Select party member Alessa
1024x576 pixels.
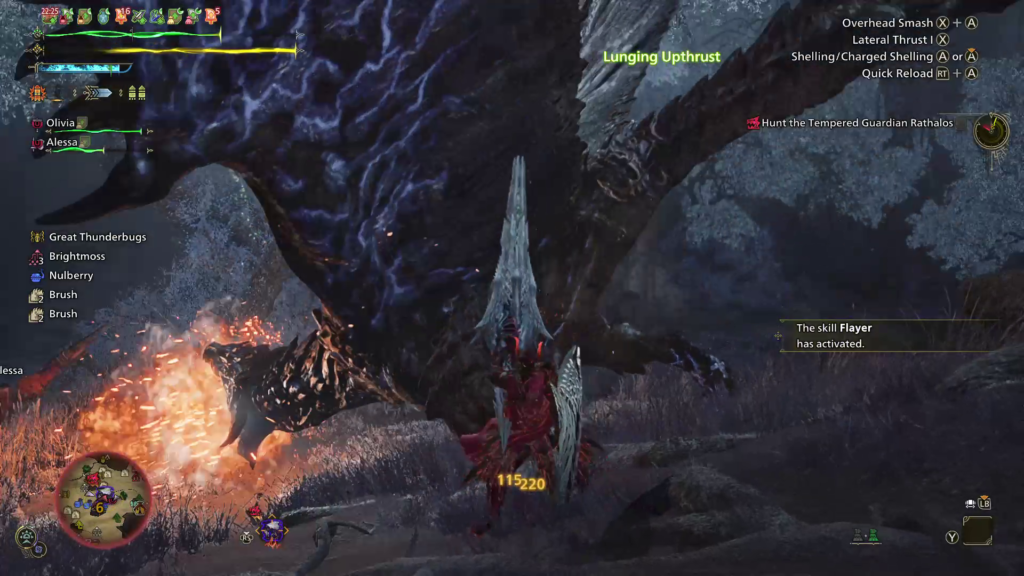61,142
